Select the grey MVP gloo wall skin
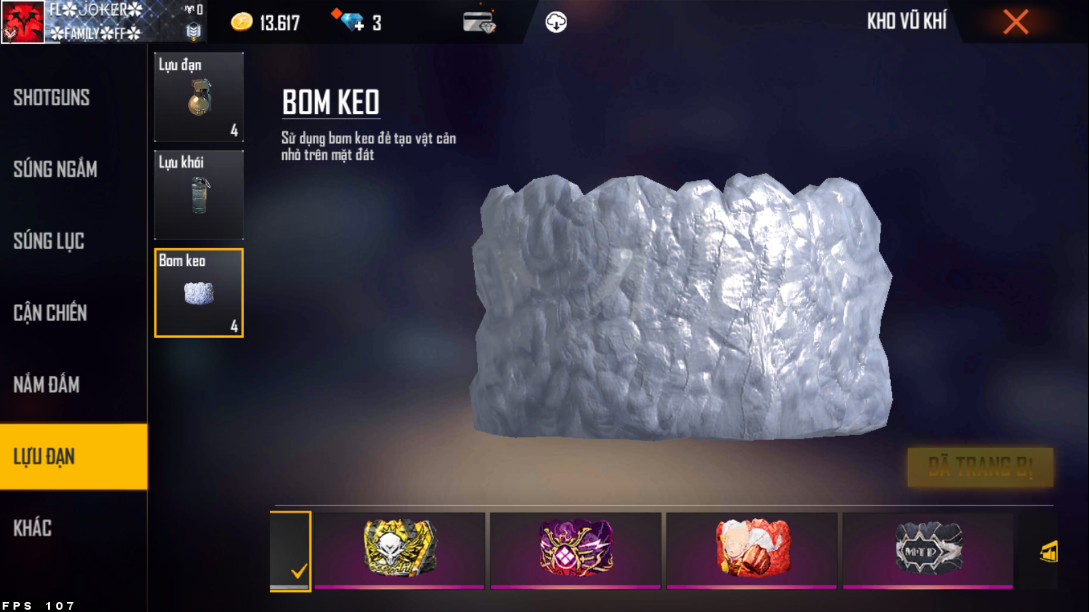 pos(928,549)
